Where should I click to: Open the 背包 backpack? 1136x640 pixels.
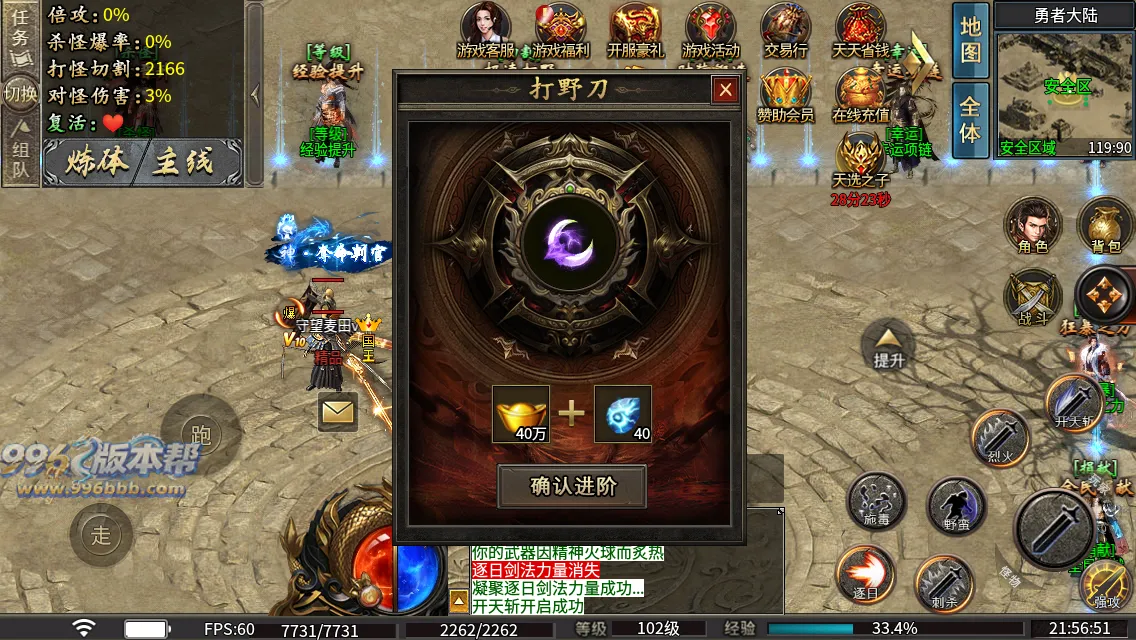pos(1105,225)
